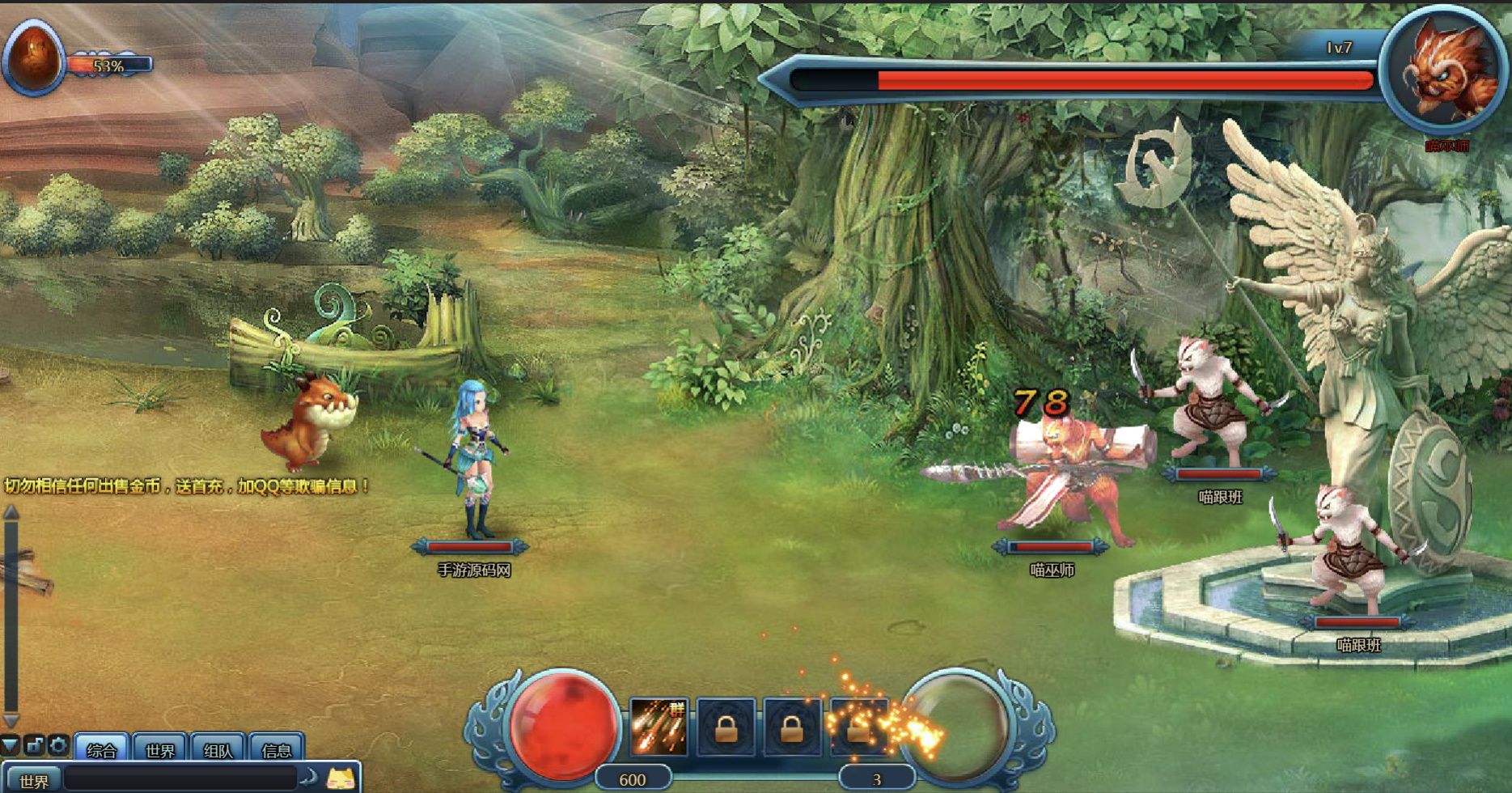
Task: Open chat settings with the gear icon
Action: pyautogui.click(x=58, y=744)
